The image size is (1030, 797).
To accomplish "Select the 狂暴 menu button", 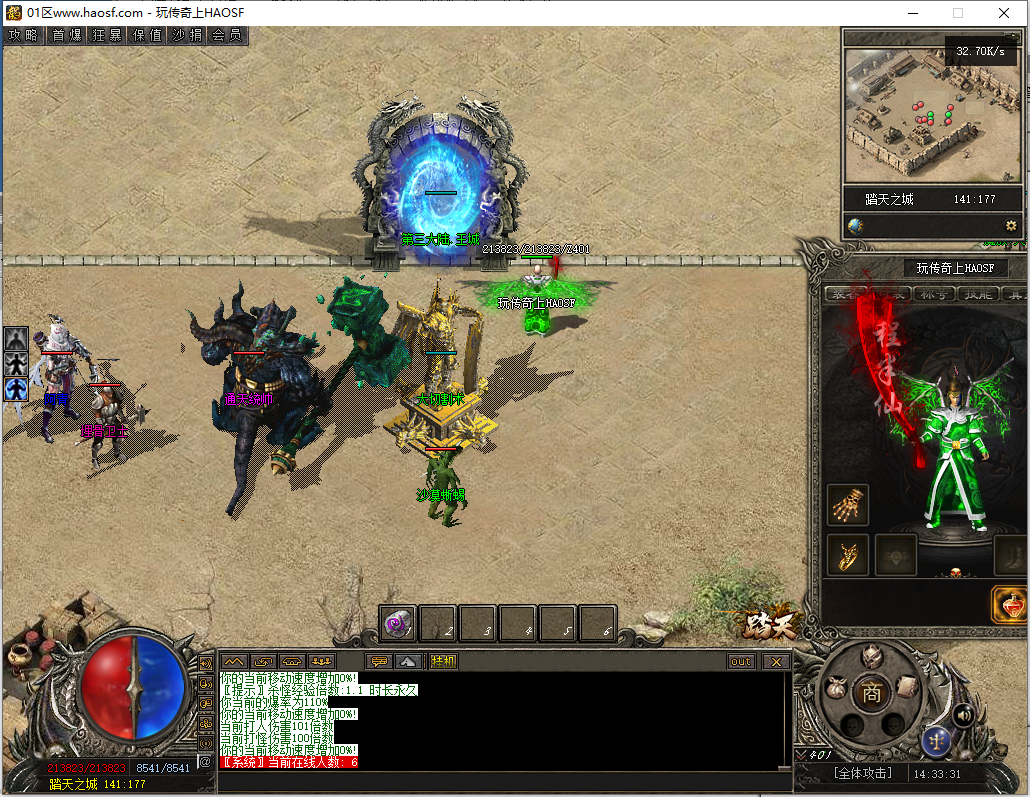I will tap(107, 35).
